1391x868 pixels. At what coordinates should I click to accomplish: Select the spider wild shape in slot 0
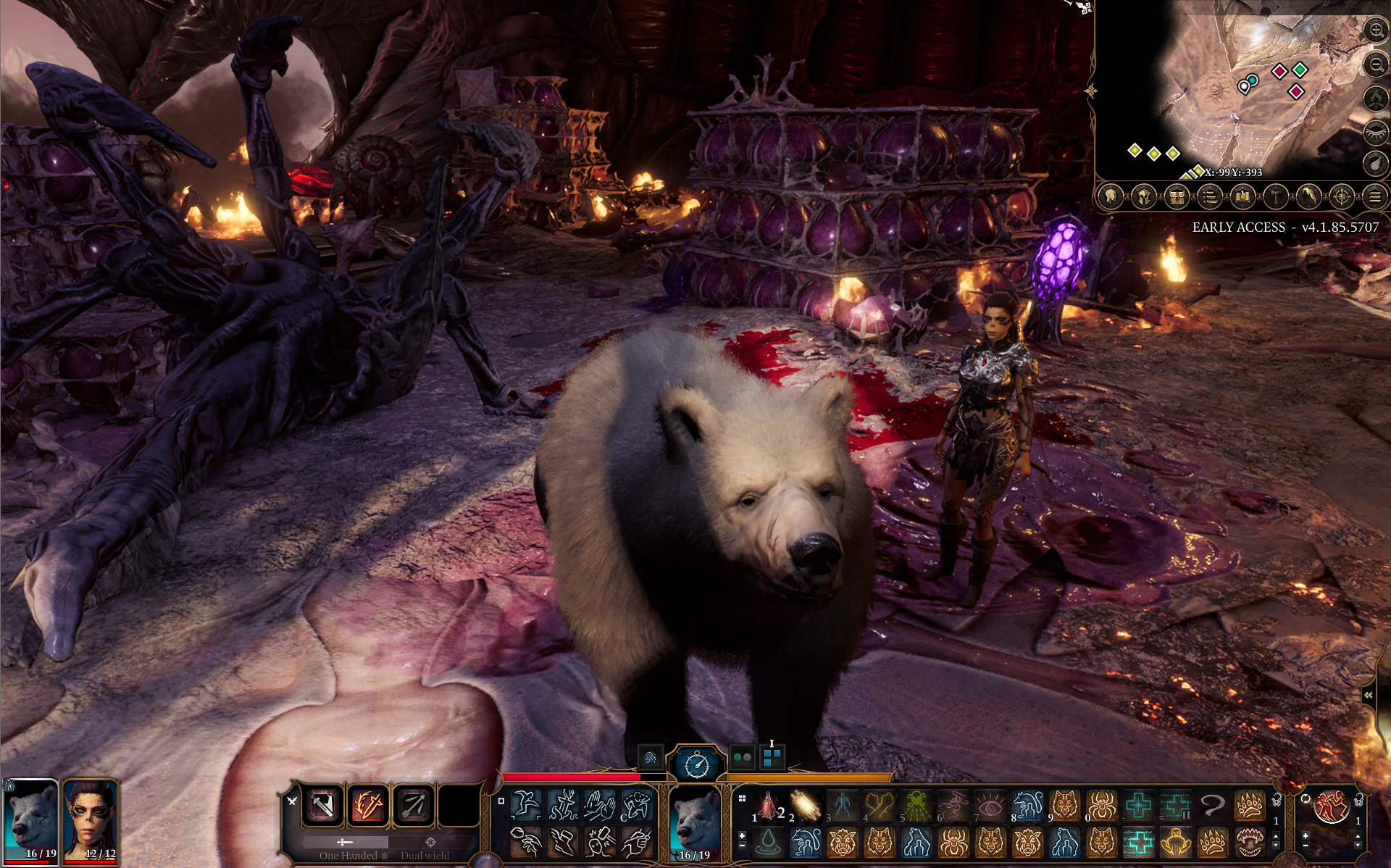pyautogui.click(x=1102, y=805)
